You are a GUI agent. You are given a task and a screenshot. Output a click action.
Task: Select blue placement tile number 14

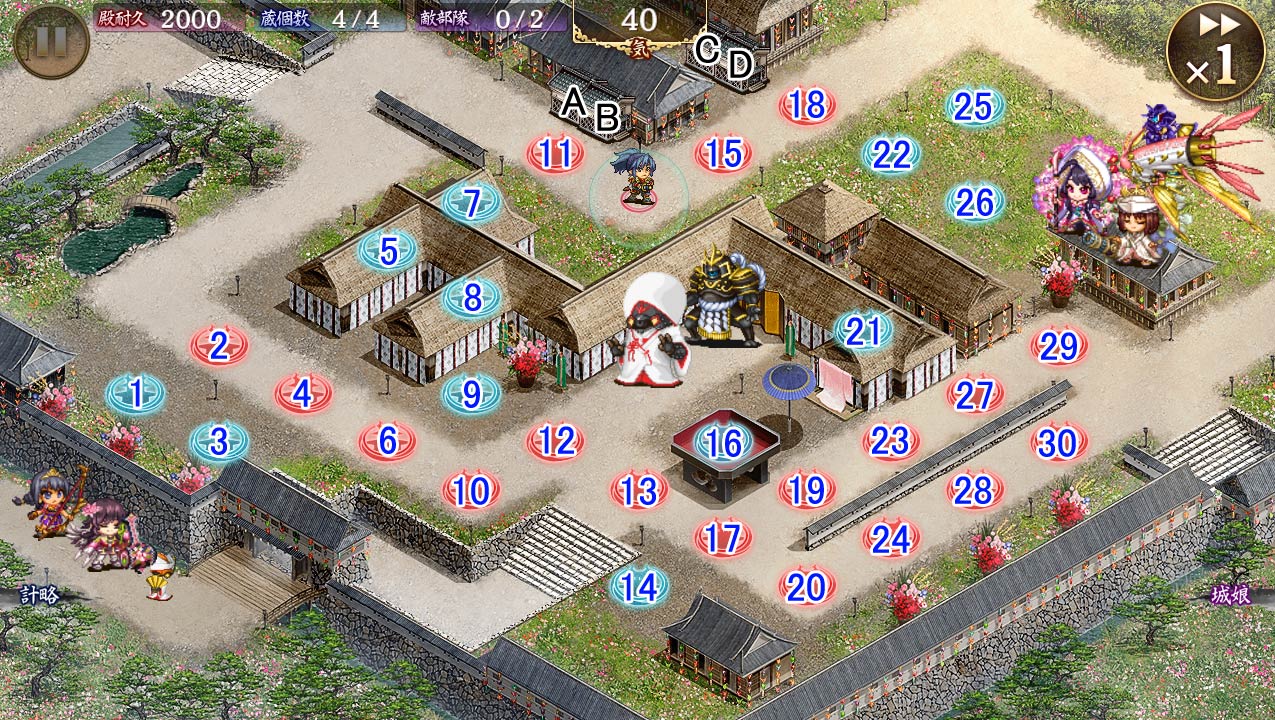coord(639,587)
